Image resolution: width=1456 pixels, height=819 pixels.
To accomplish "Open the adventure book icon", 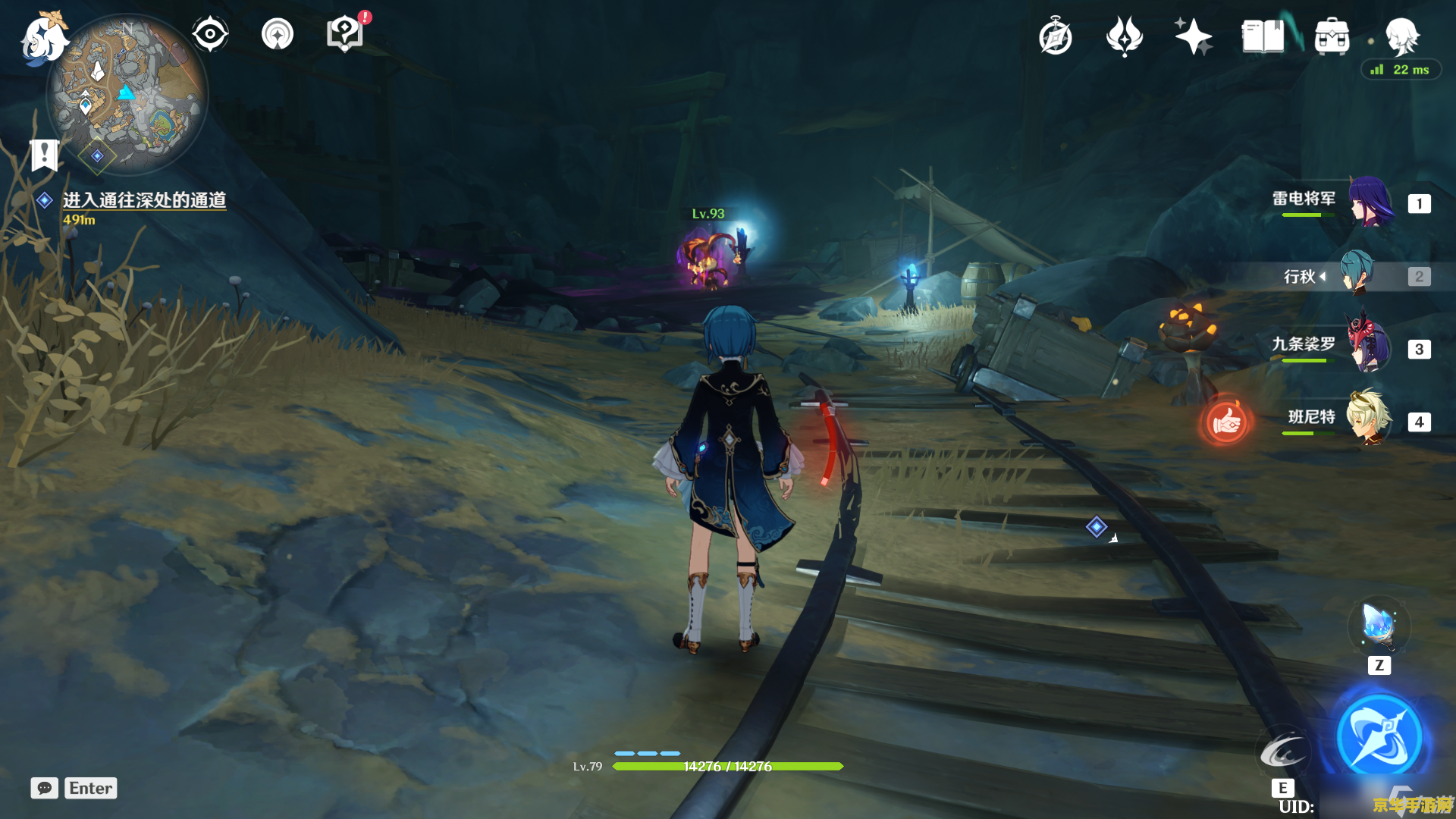I will pyautogui.click(x=1263, y=36).
